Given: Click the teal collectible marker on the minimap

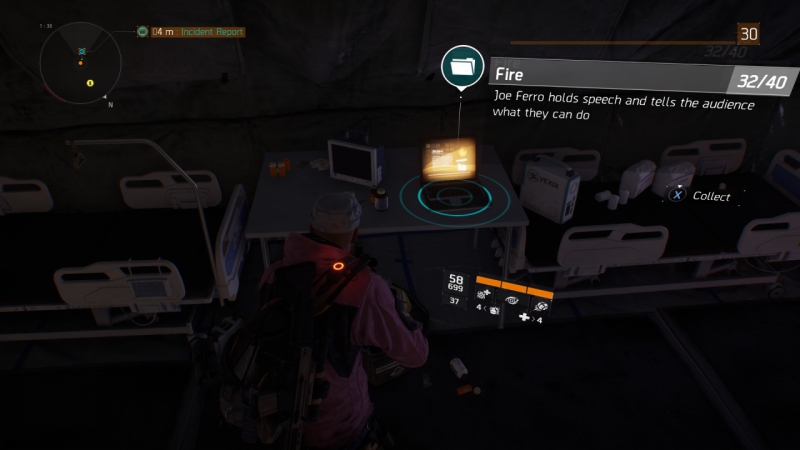Looking at the screenshot, I should [x=82, y=50].
